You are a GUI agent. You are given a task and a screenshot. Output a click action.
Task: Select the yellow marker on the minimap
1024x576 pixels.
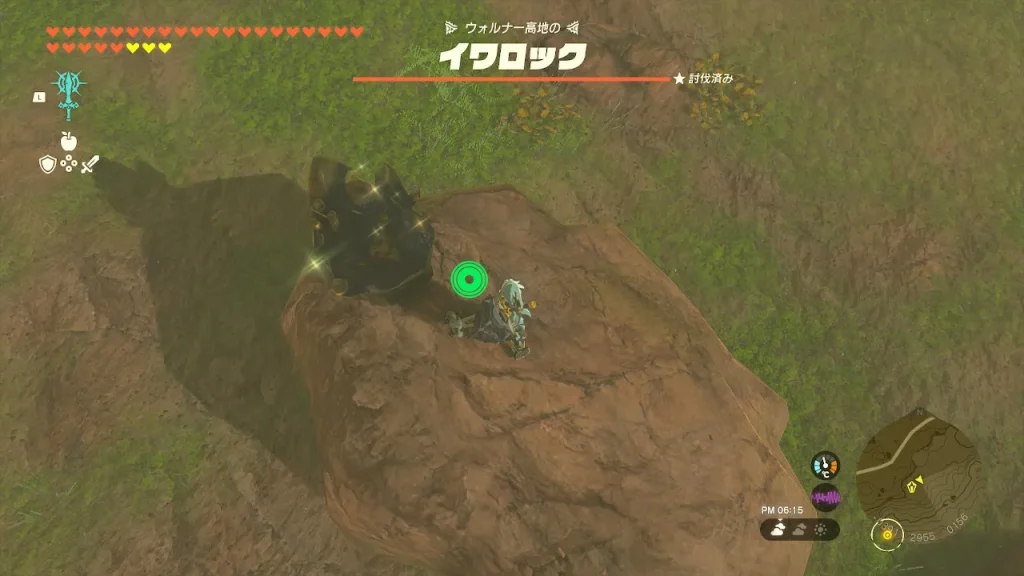(913, 486)
